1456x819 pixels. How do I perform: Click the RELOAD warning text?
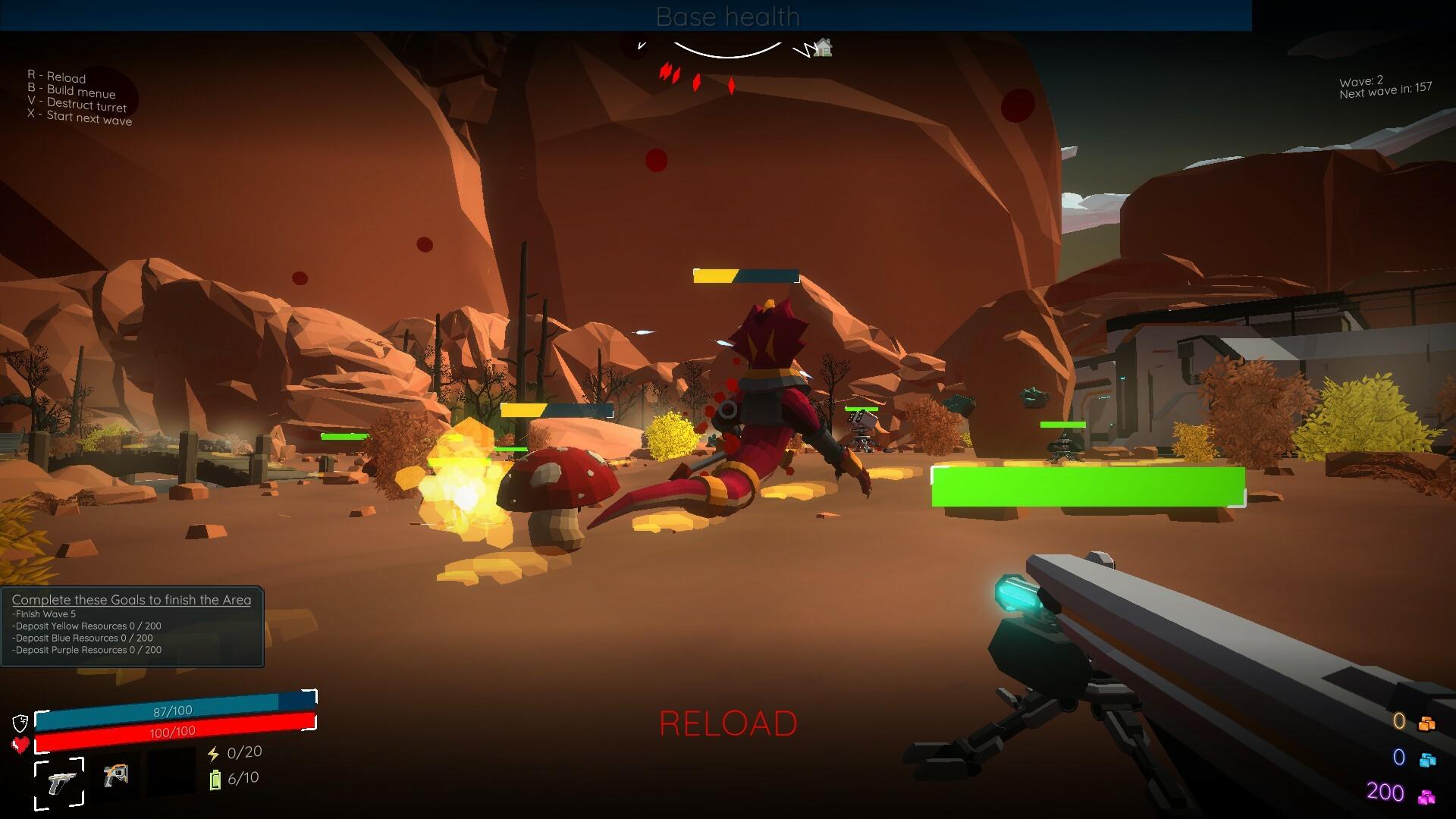click(x=728, y=724)
